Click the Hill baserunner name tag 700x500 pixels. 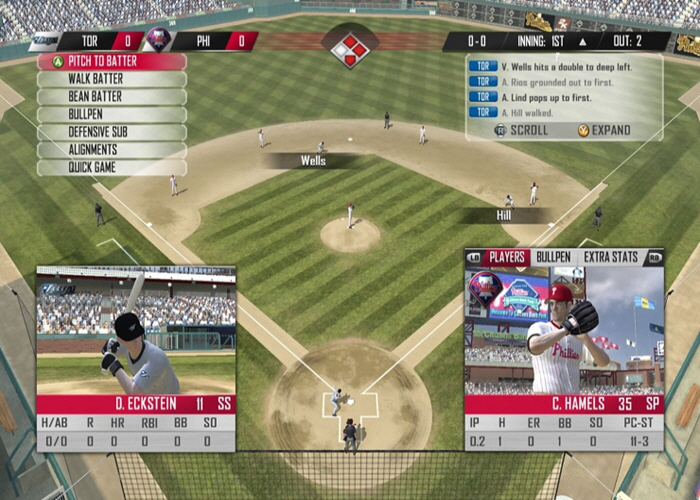(503, 215)
